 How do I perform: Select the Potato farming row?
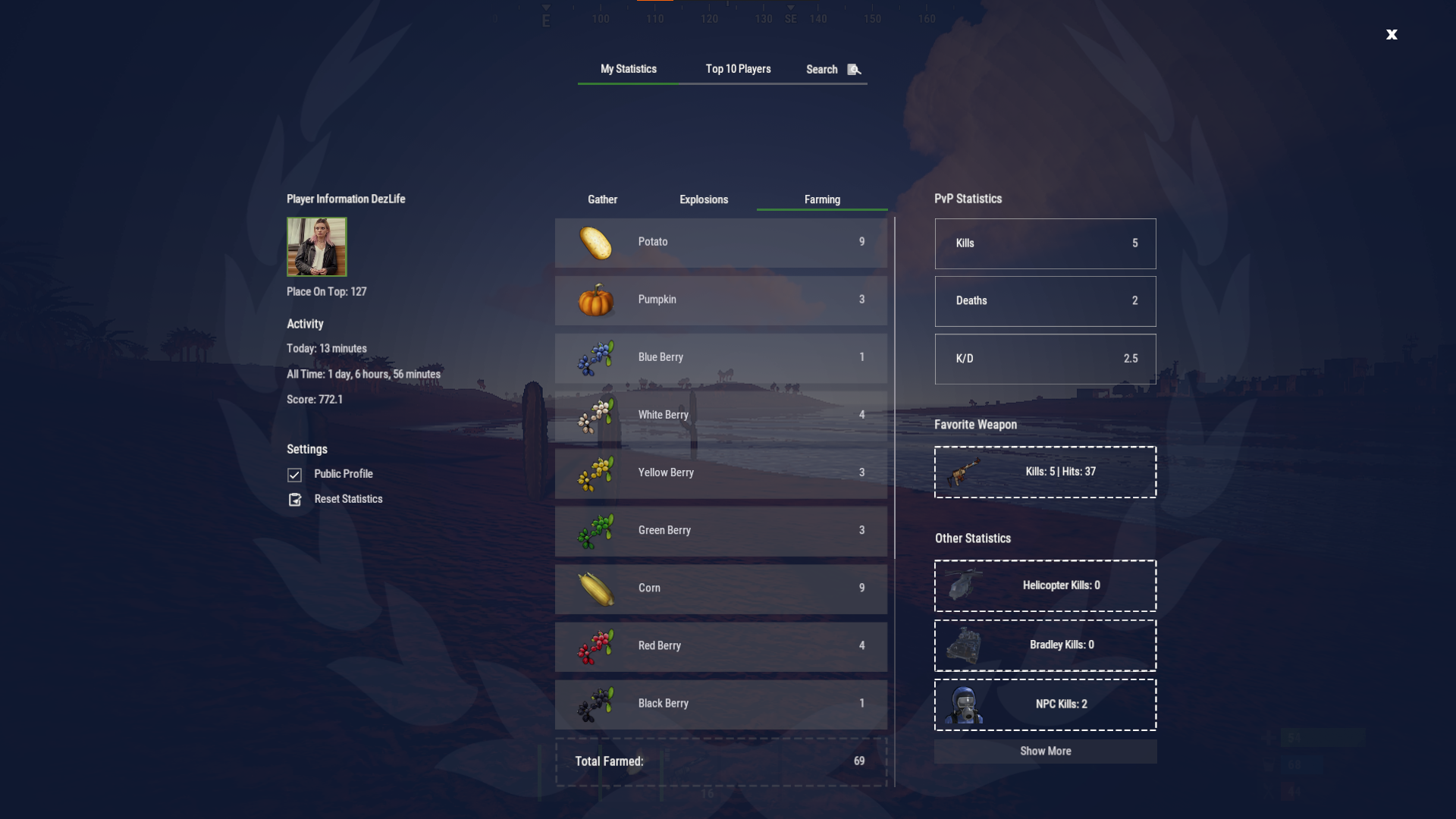[x=720, y=243]
